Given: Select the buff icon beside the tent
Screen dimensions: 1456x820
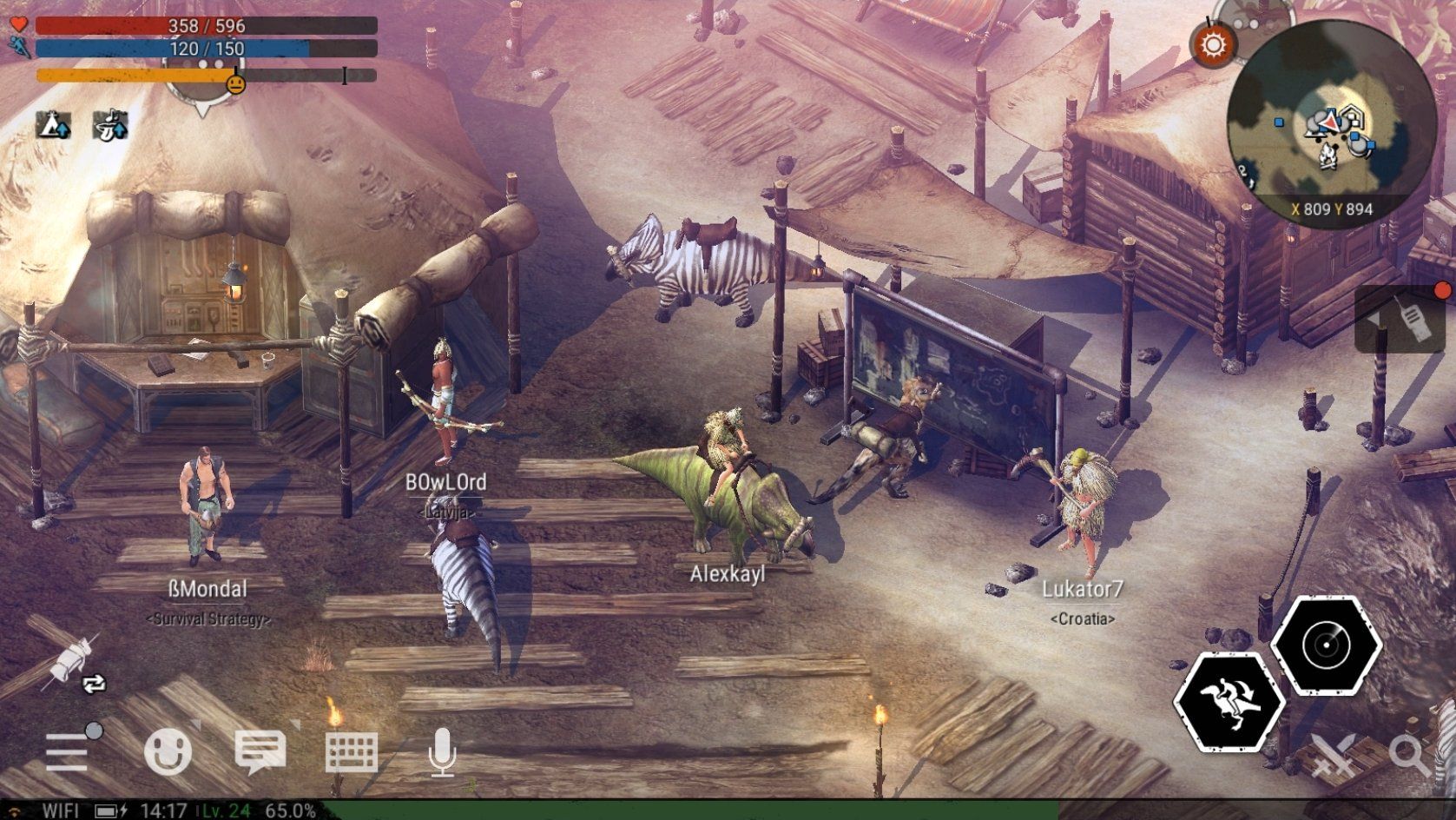Looking at the screenshot, I should (x=110, y=125).
